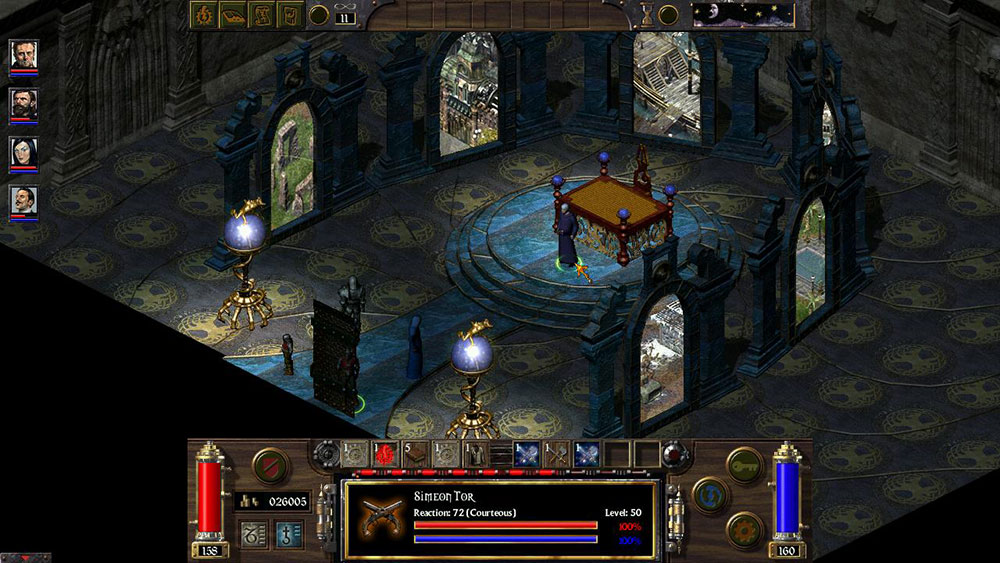Viewport: 1000px width, 563px height.
Task: Select the mustached man follower portrait
Action: [x=24, y=201]
